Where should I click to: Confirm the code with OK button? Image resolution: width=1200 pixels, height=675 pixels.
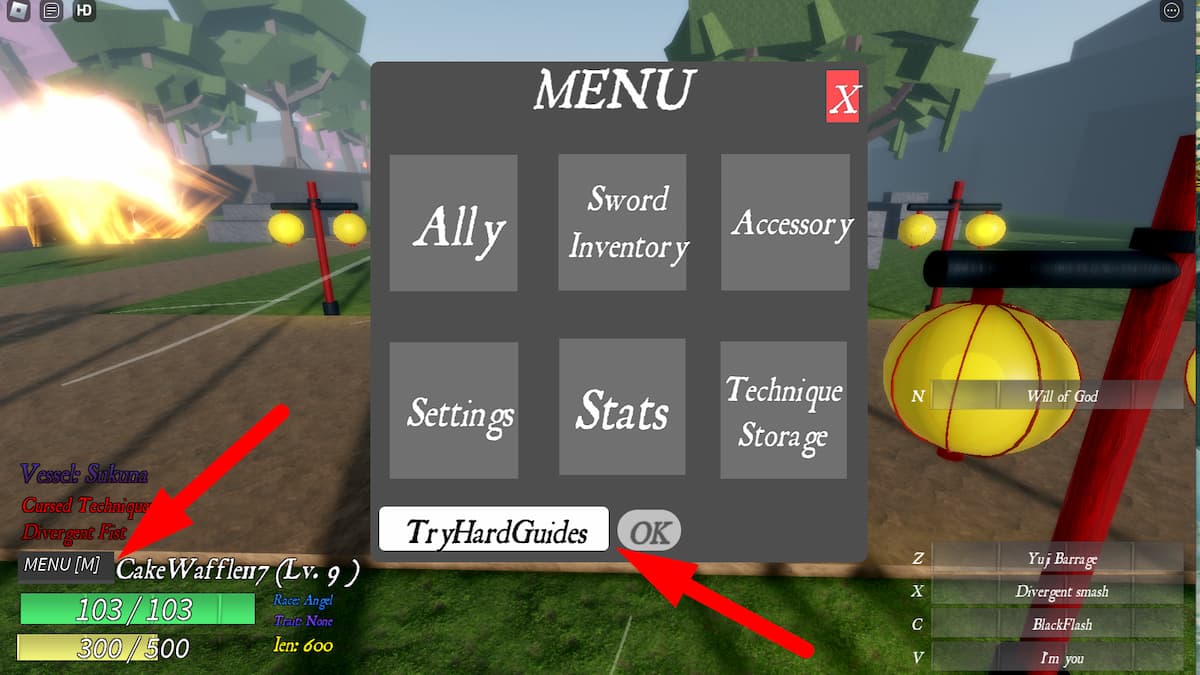(x=649, y=531)
